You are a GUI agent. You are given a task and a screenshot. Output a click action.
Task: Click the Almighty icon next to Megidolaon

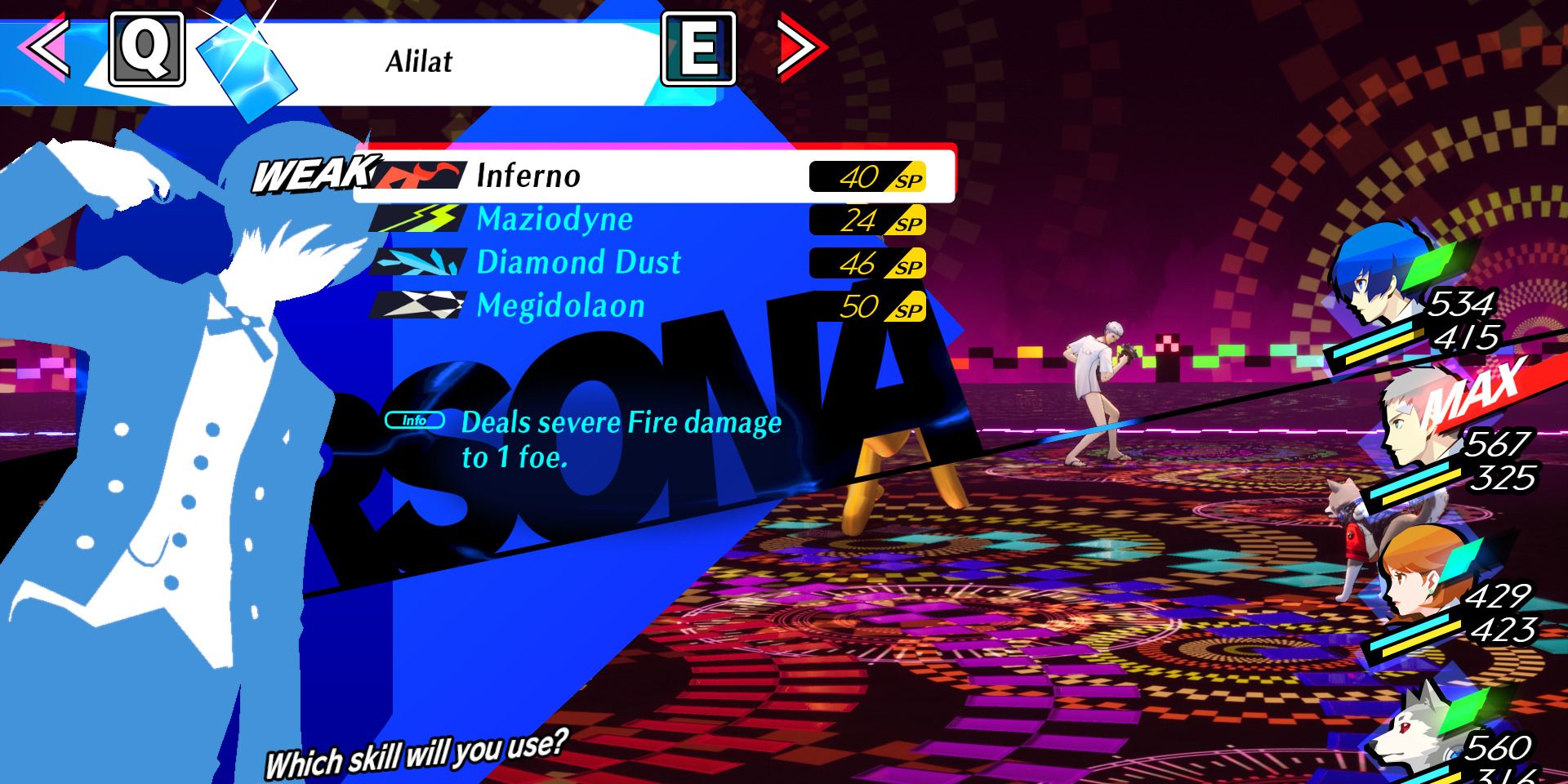[418, 306]
